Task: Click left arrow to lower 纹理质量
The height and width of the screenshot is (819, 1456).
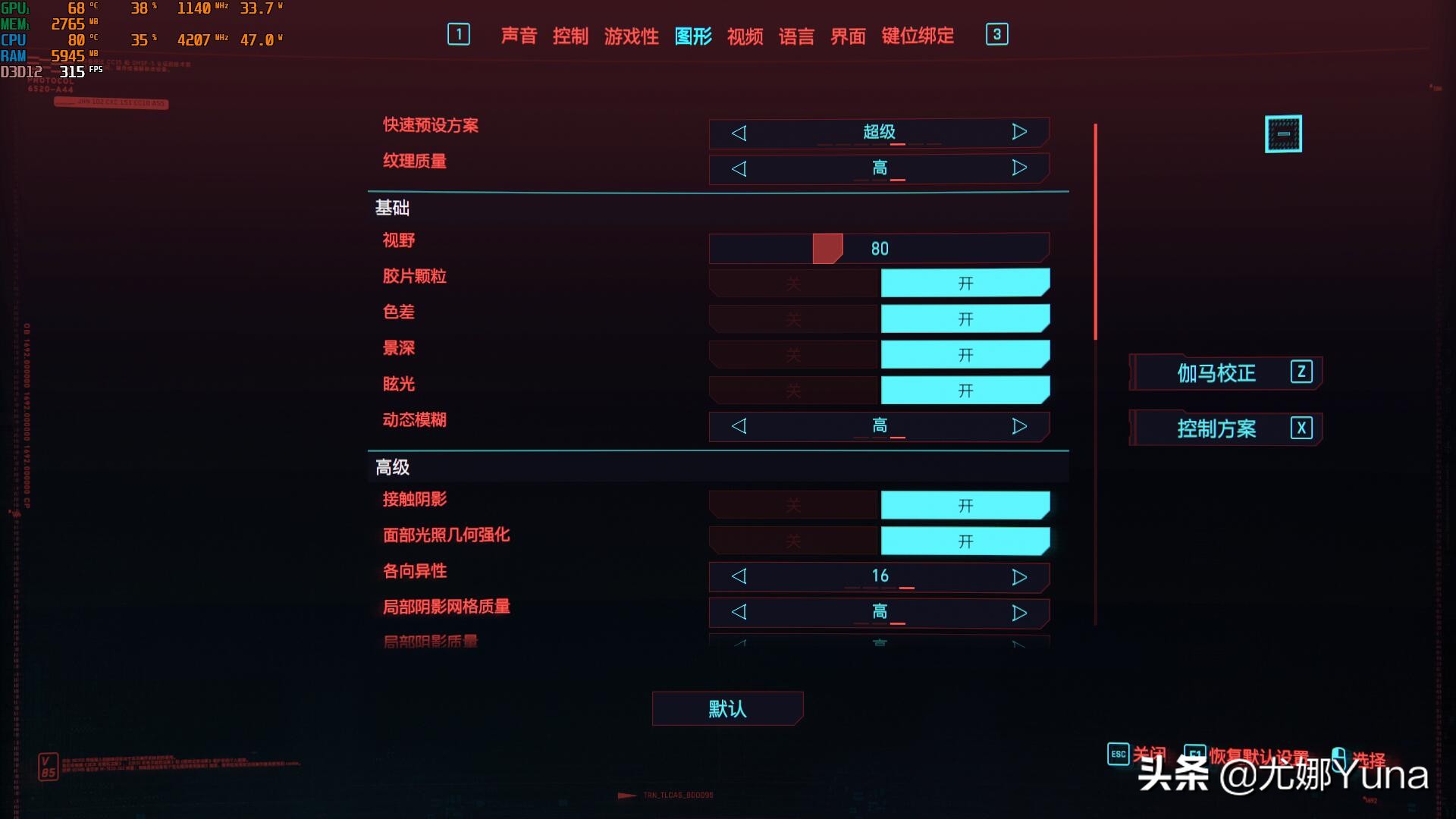Action: [x=739, y=168]
